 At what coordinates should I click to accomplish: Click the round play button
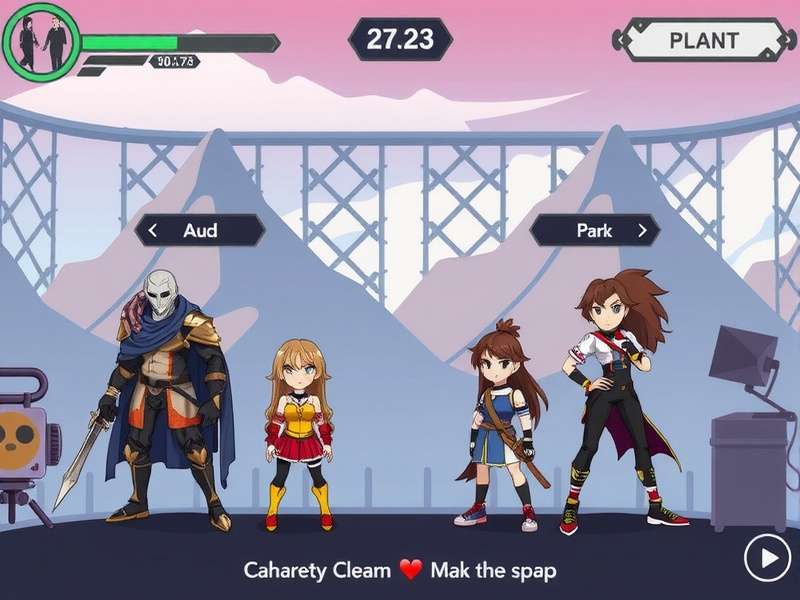(768, 558)
